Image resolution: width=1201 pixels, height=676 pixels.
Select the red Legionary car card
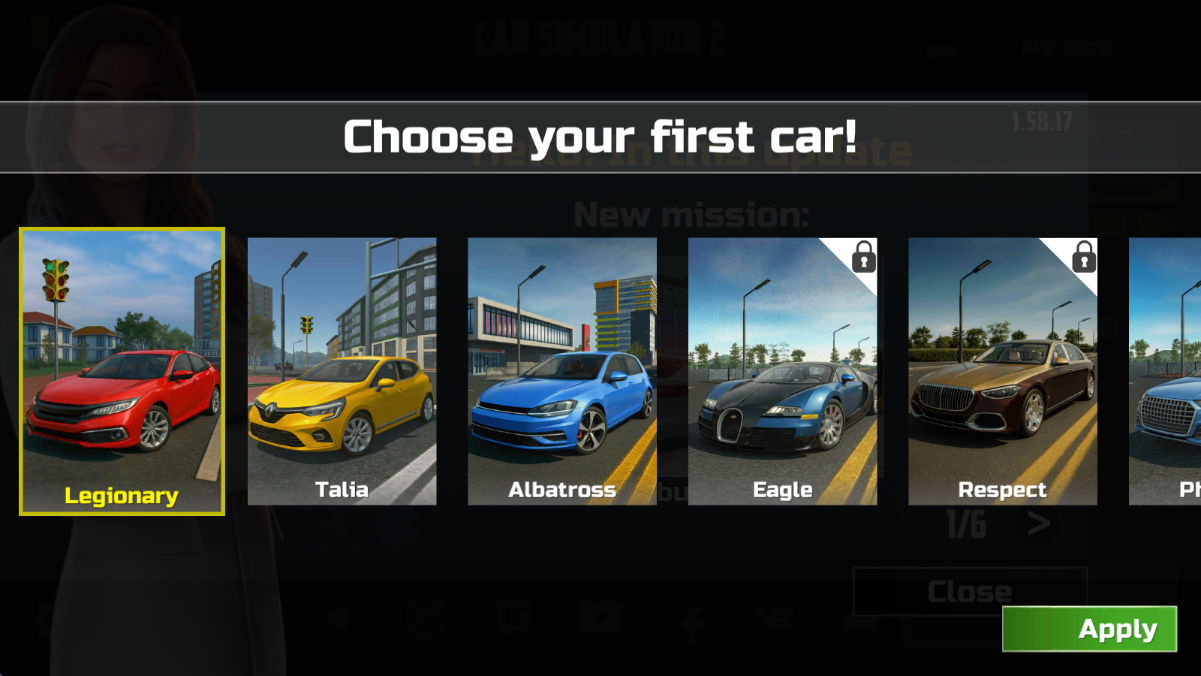click(x=122, y=371)
